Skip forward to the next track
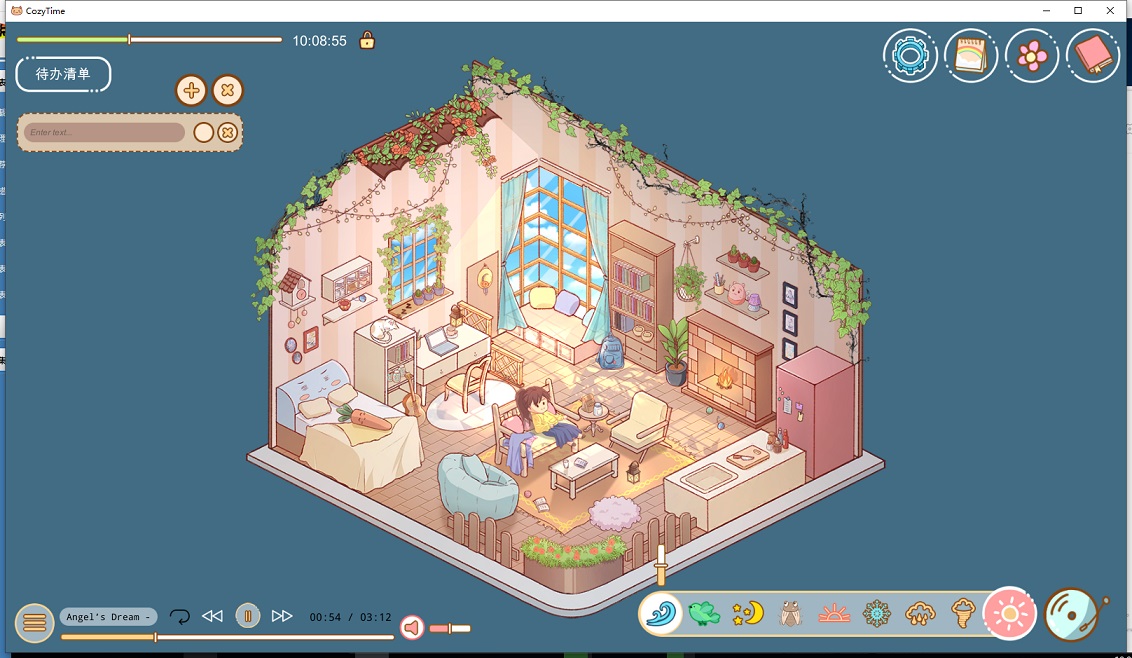 (282, 616)
